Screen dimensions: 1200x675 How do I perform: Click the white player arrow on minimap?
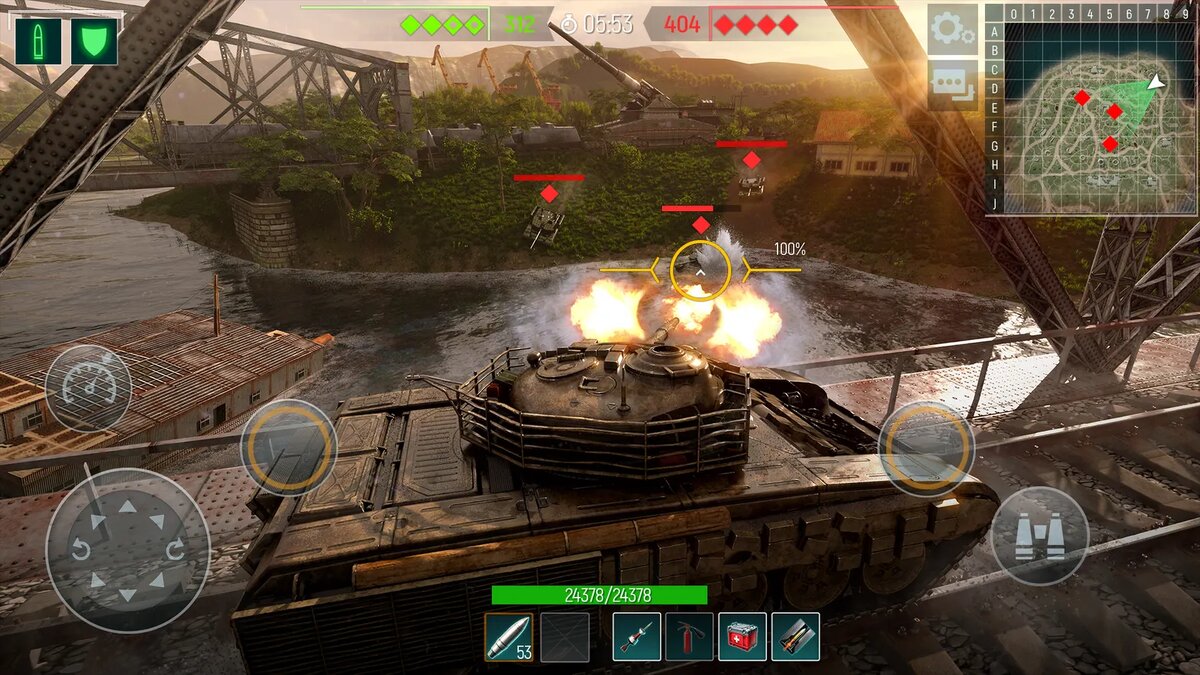[x=1156, y=82]
